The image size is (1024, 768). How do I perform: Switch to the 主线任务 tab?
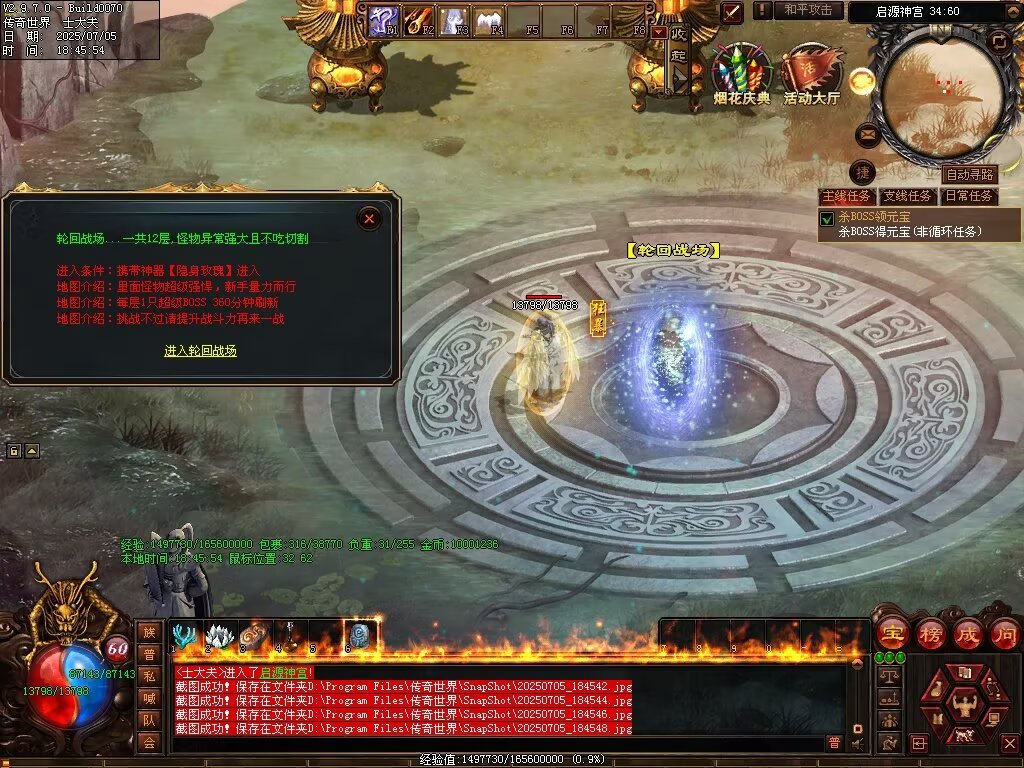(846, 196)
